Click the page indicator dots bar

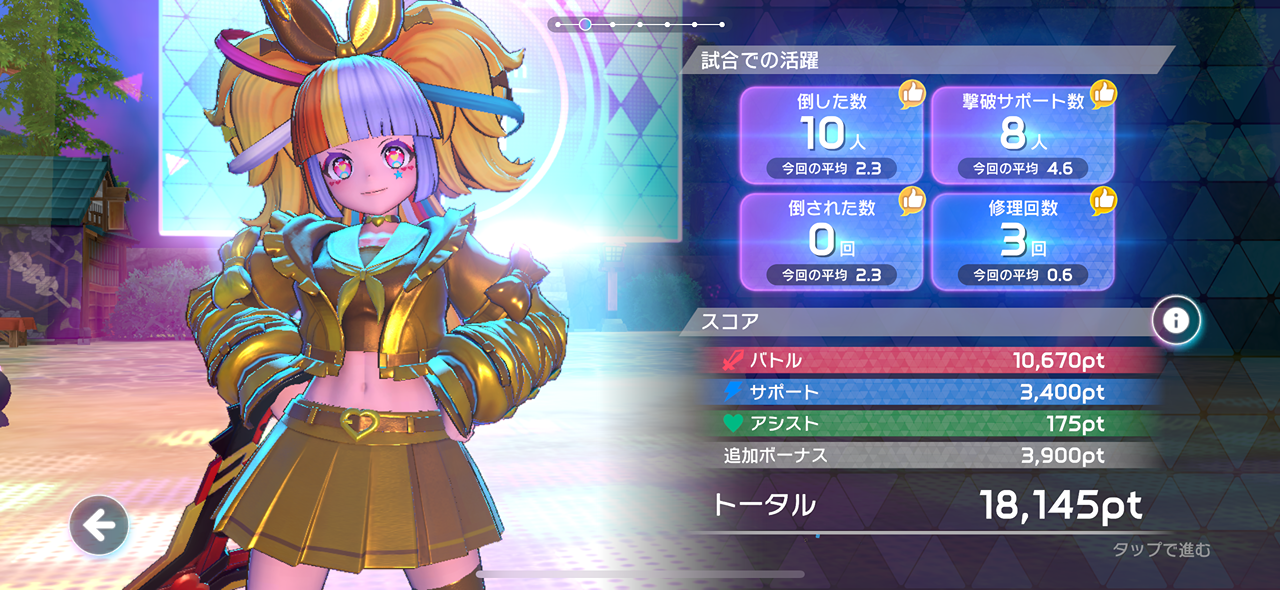tap(636, 24)
